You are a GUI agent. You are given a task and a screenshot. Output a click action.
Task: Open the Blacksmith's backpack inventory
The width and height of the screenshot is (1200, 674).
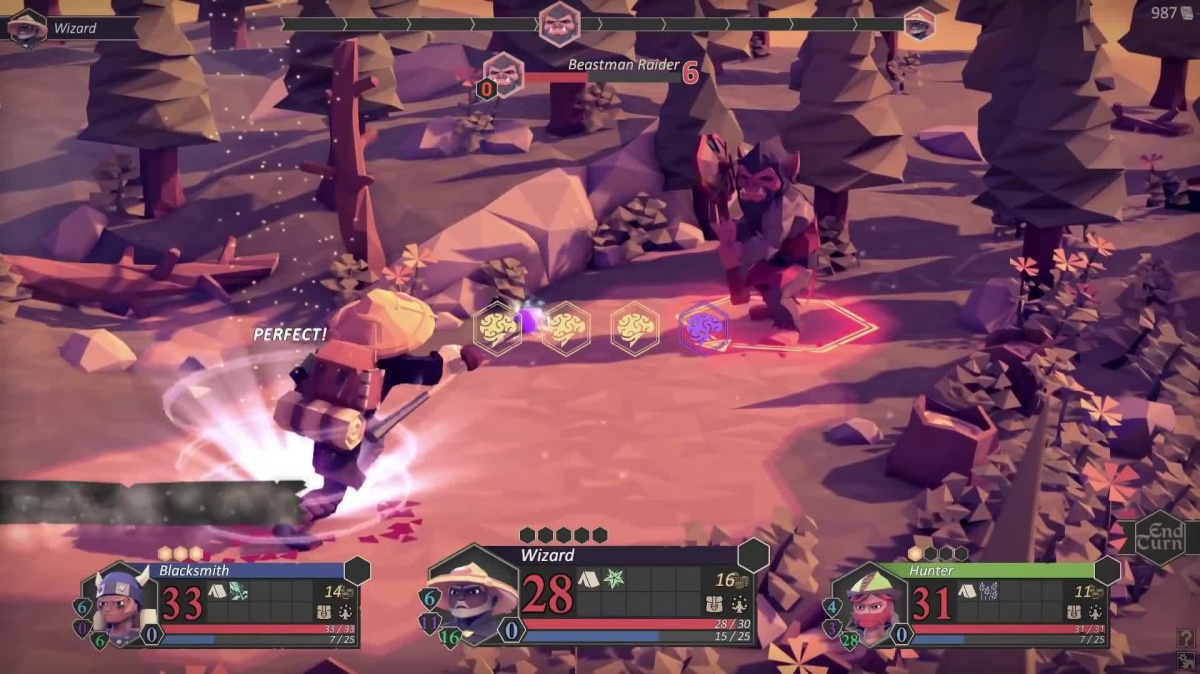click(x=323, y=613)
